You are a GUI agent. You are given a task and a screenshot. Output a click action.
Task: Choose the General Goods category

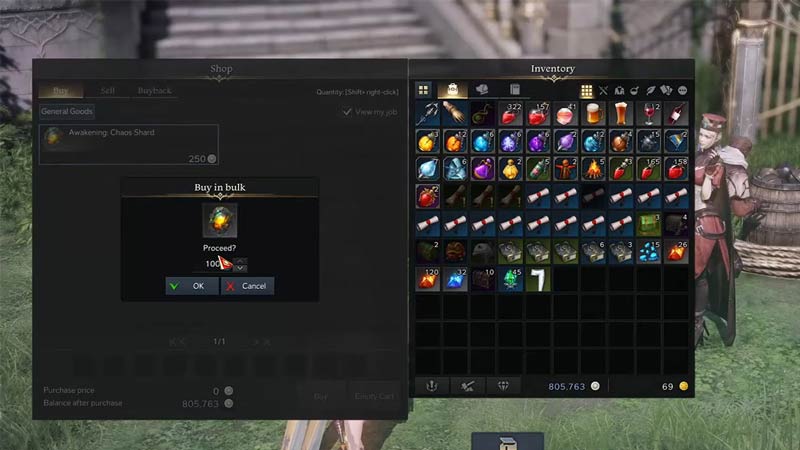click(x=67, y=112)
